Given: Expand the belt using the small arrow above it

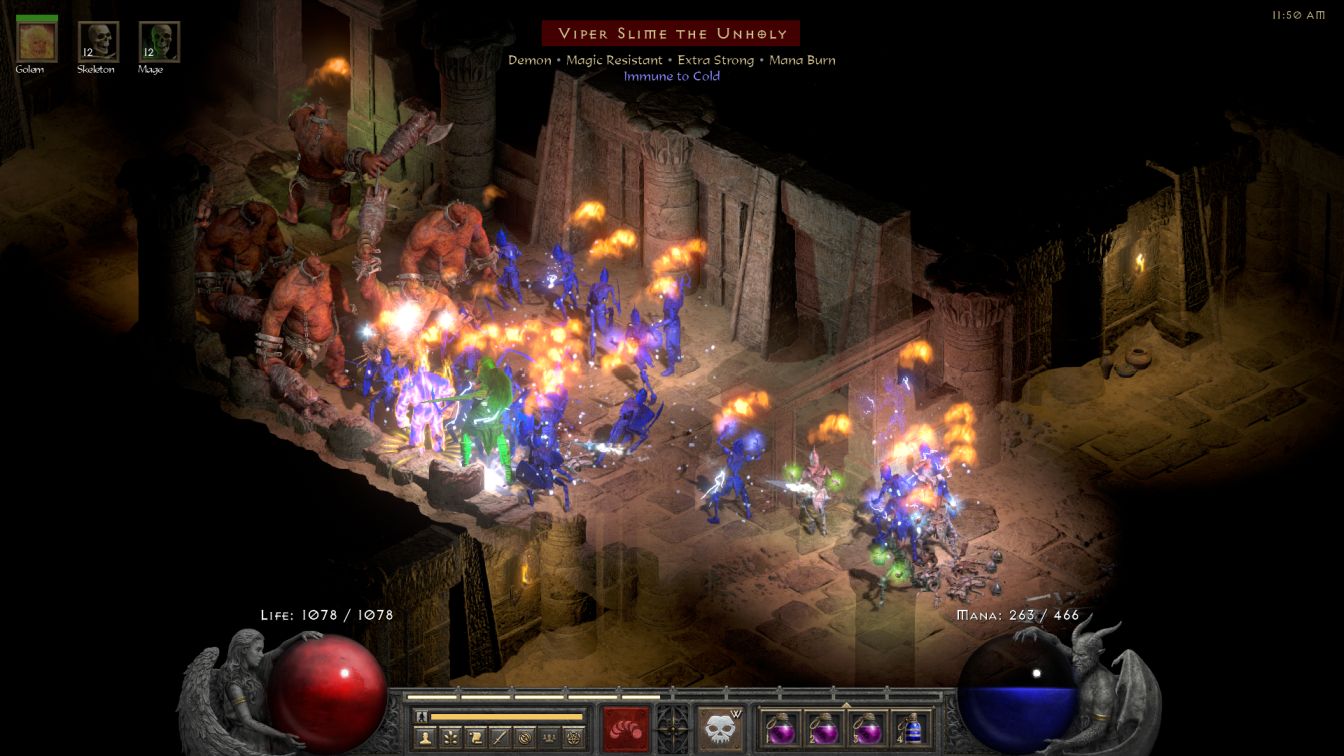Looking at the screenshot, I should [845, 705].
